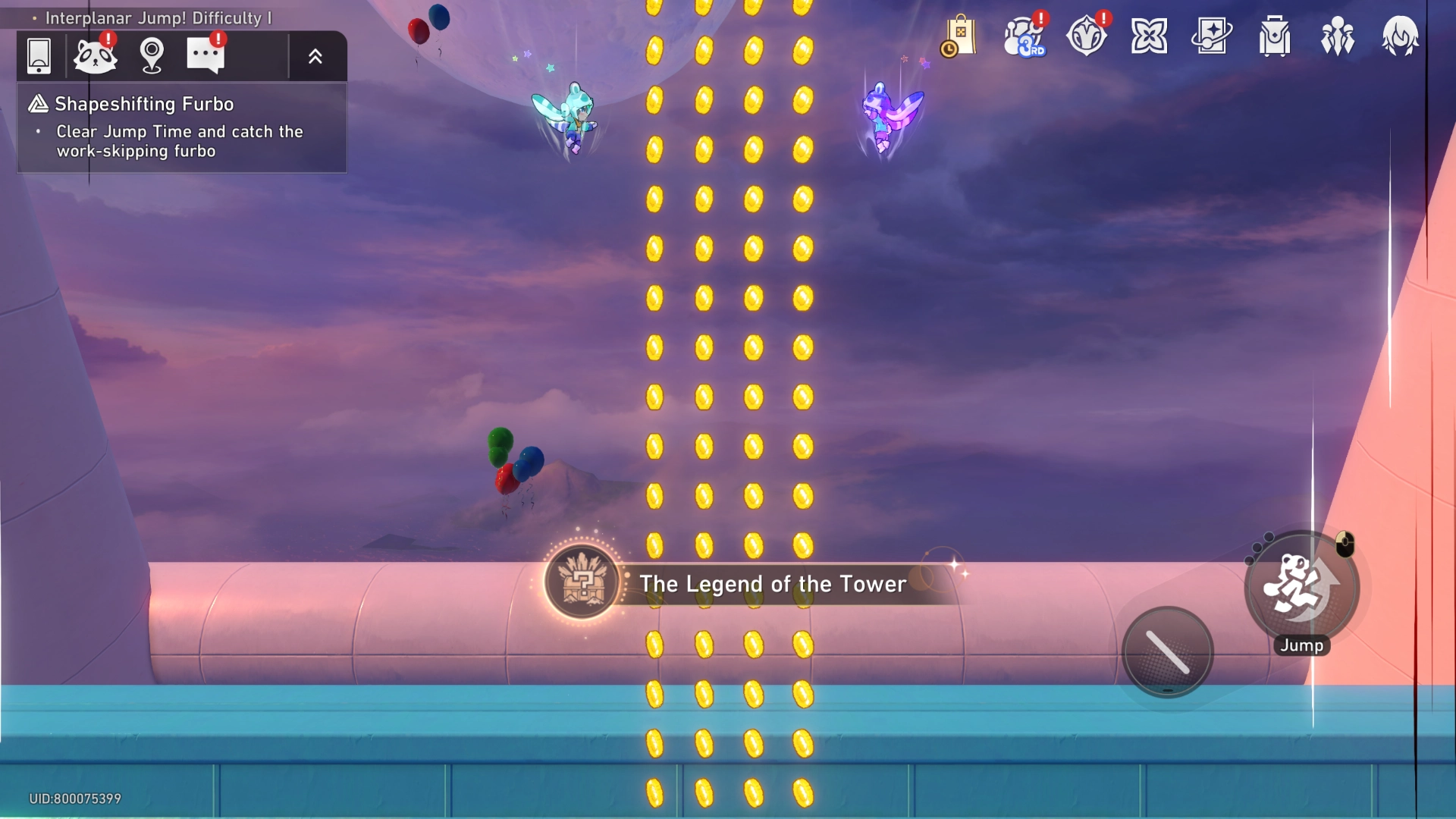The image size is (1456, 819).
Task: Click The Legend of the Tower banner
Action: 772,584
